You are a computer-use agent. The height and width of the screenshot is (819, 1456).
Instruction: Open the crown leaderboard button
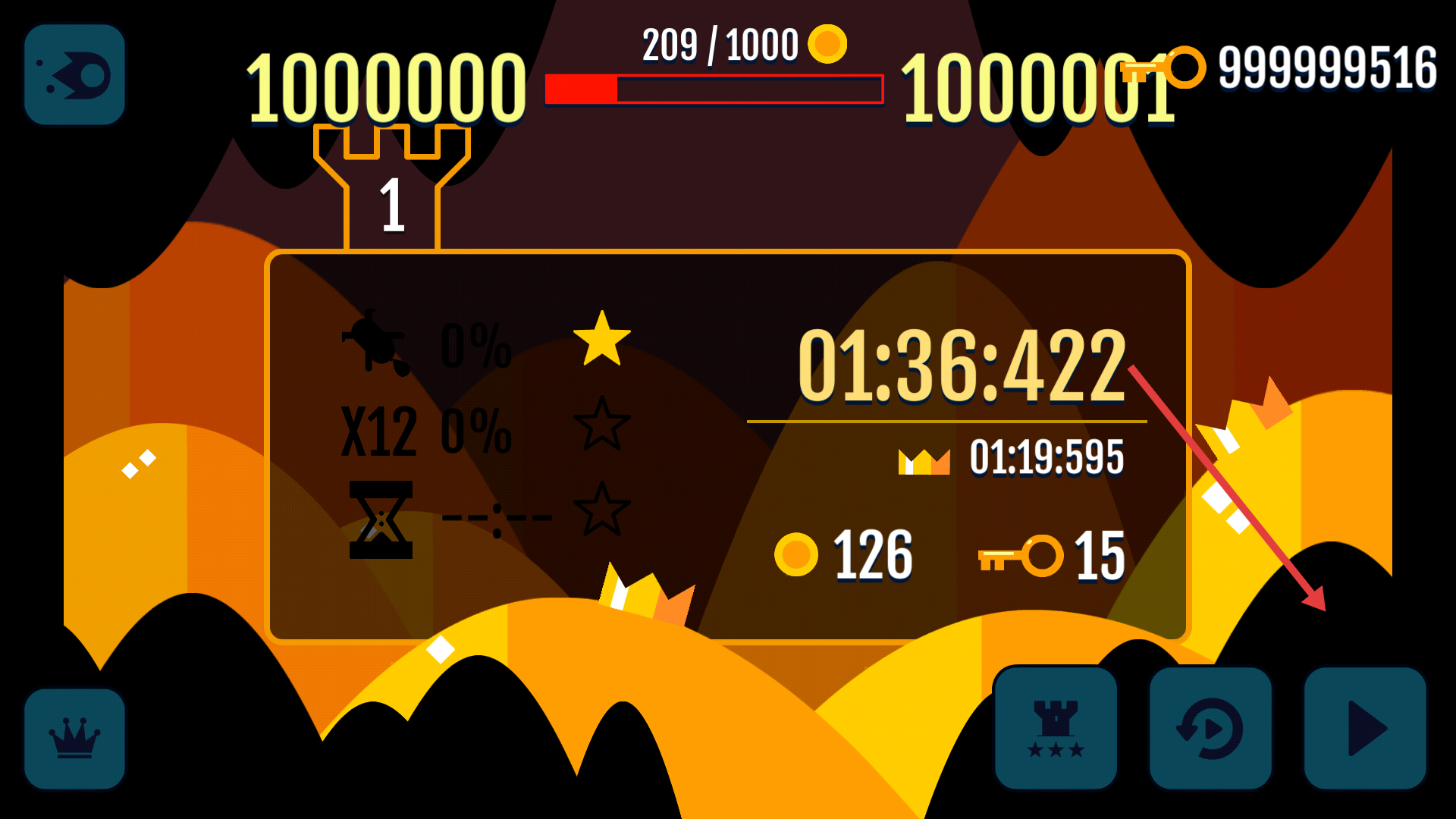click(74, 739)
